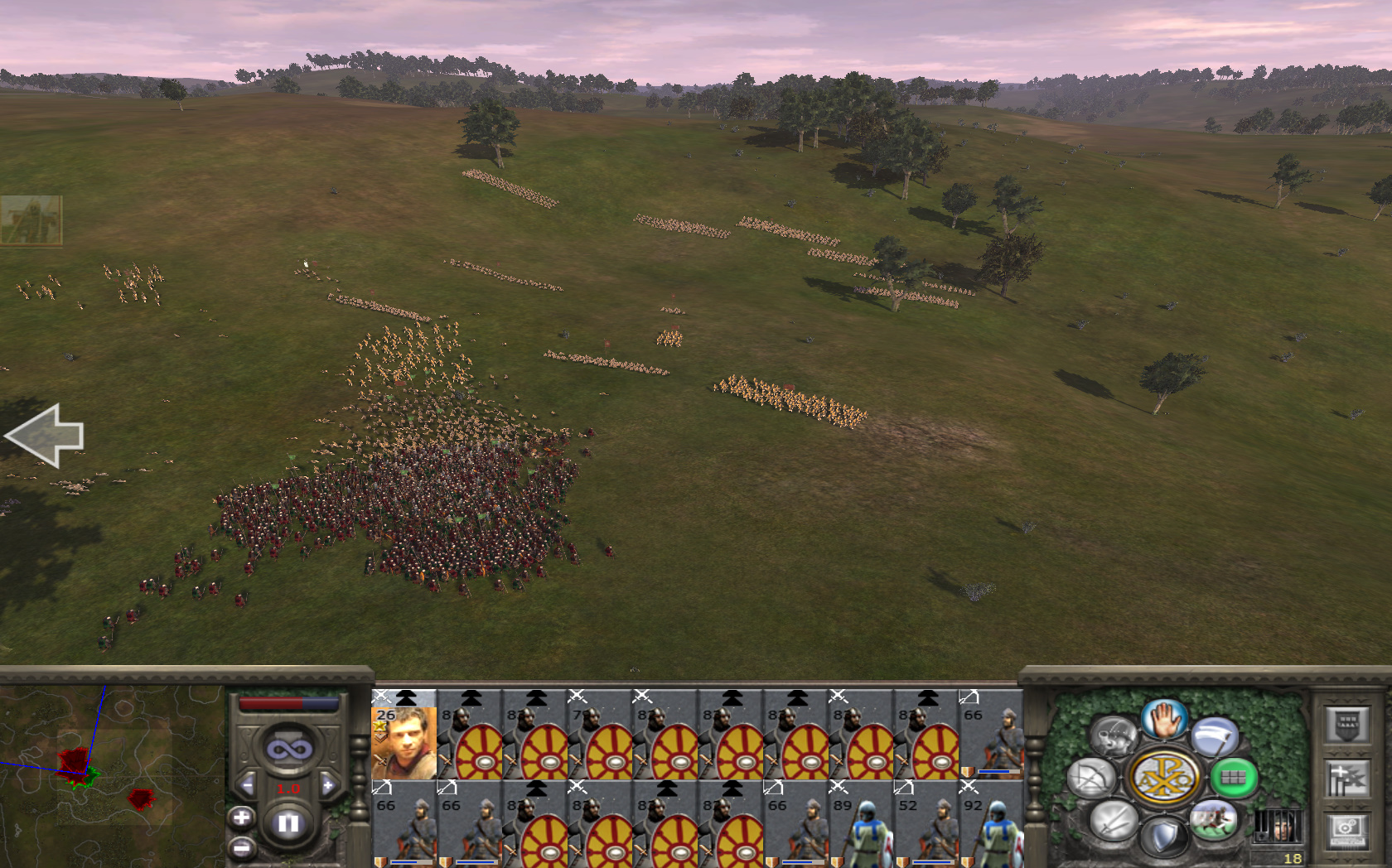Viewport: 1392px width, 868px height.
Task: Increase battle speed with the plus arrow
Action: pyautogui.click(x=328, y=785)
